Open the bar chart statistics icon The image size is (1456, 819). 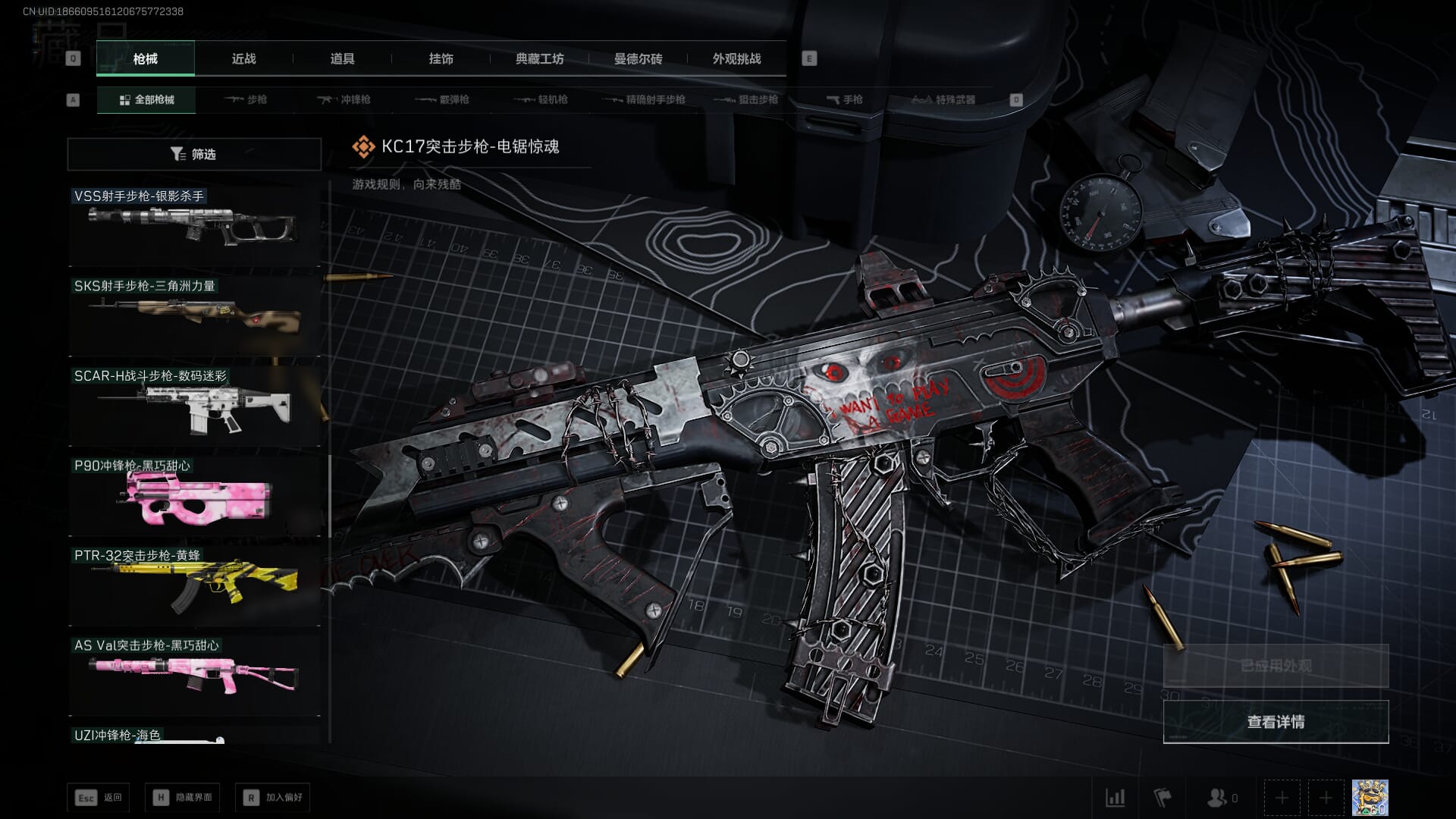pyautogui.click(x=1115, y=798)
